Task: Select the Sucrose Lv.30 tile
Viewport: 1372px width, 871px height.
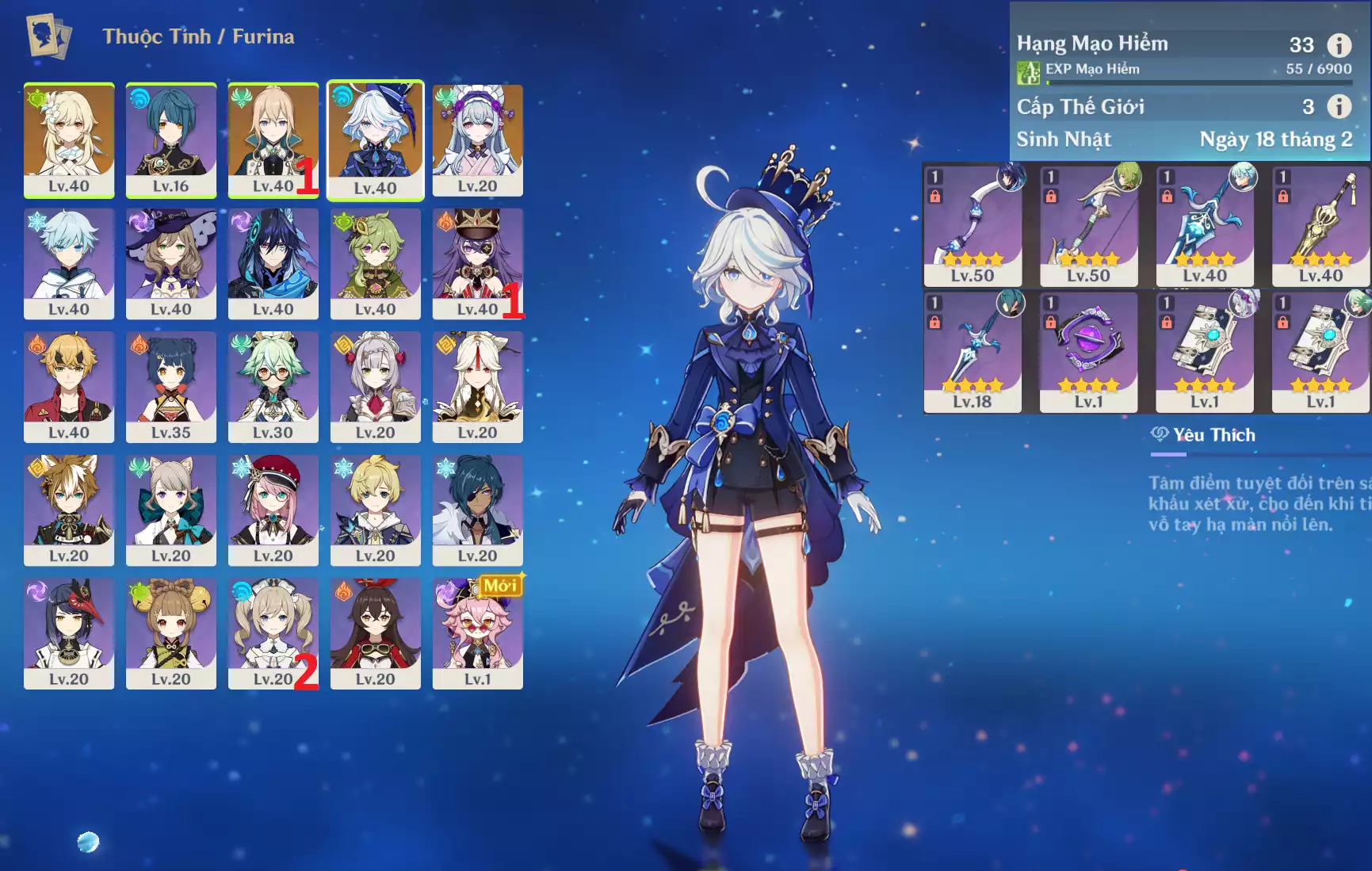Action: click(x=273, y=386)
